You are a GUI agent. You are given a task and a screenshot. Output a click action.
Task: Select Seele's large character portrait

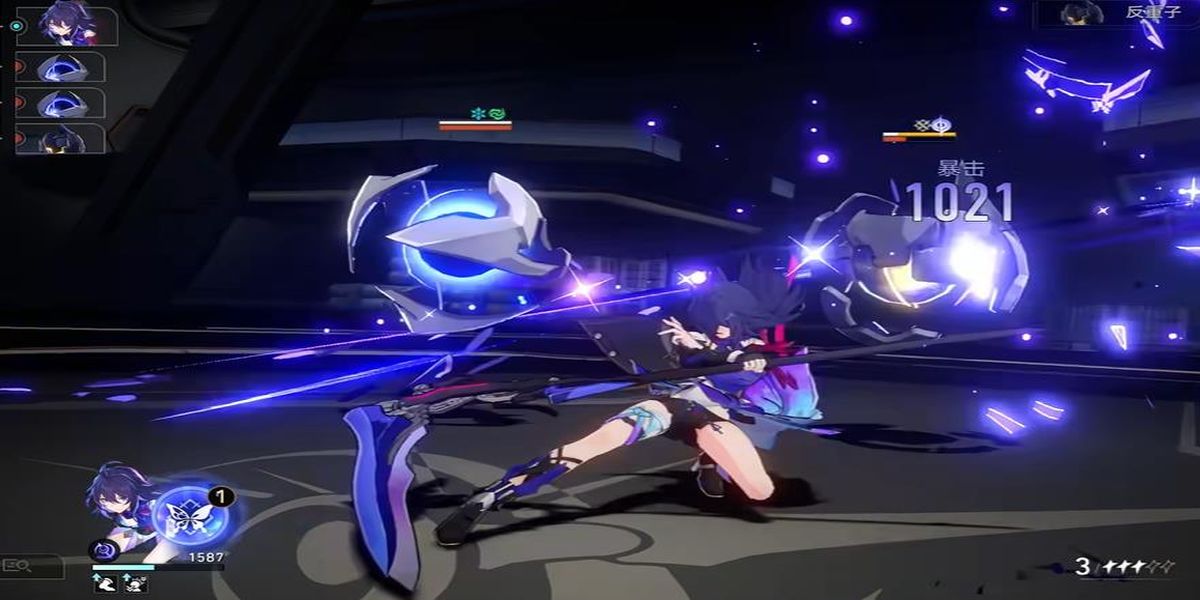click(118, 500)
